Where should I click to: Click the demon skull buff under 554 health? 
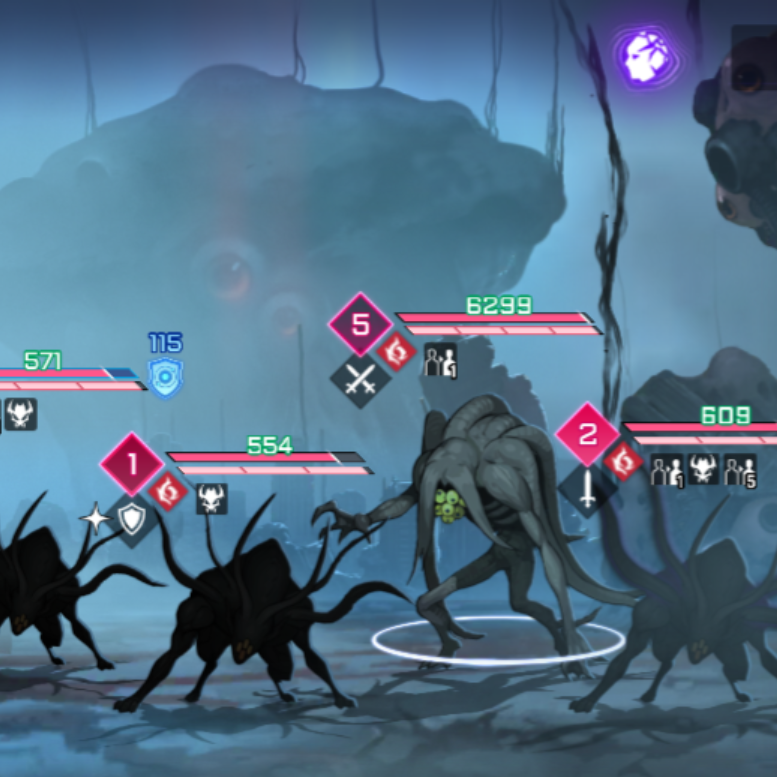[x=211, y=497]
